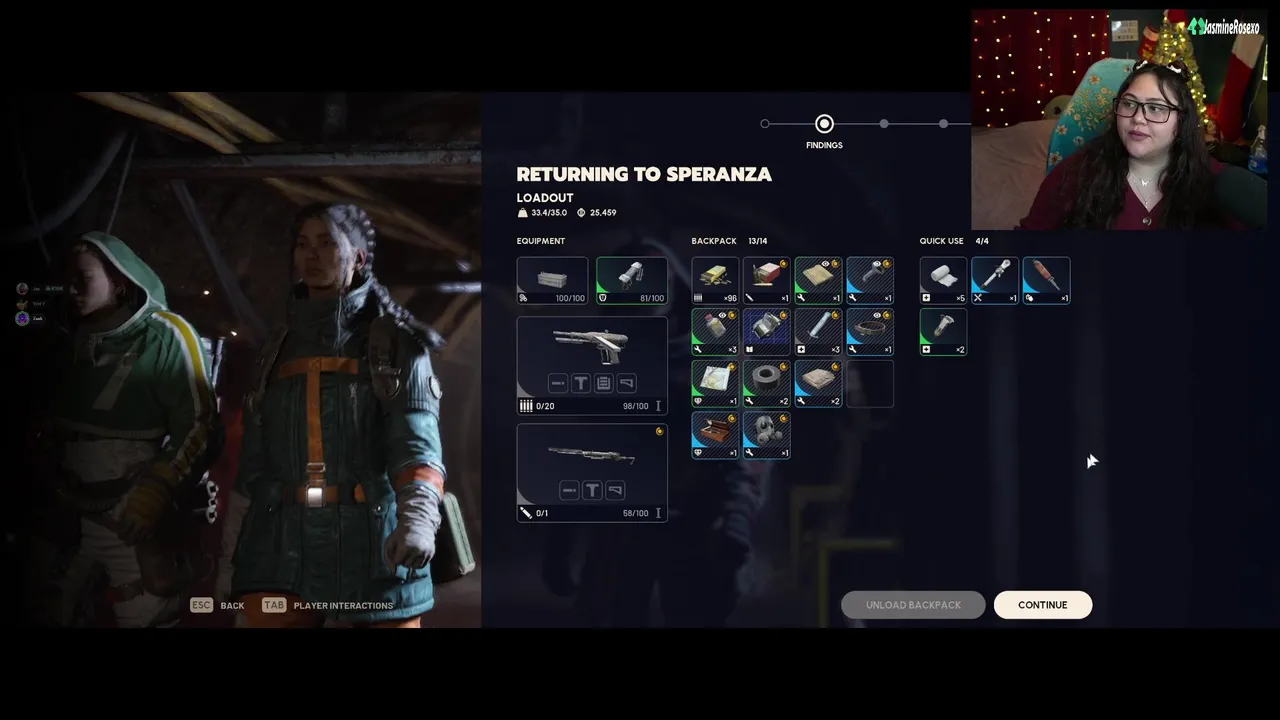This screenshot has width=1280, height=720.
Task: Pick the backpack equipment slot showing 100/100
Action: click(552, 280)
